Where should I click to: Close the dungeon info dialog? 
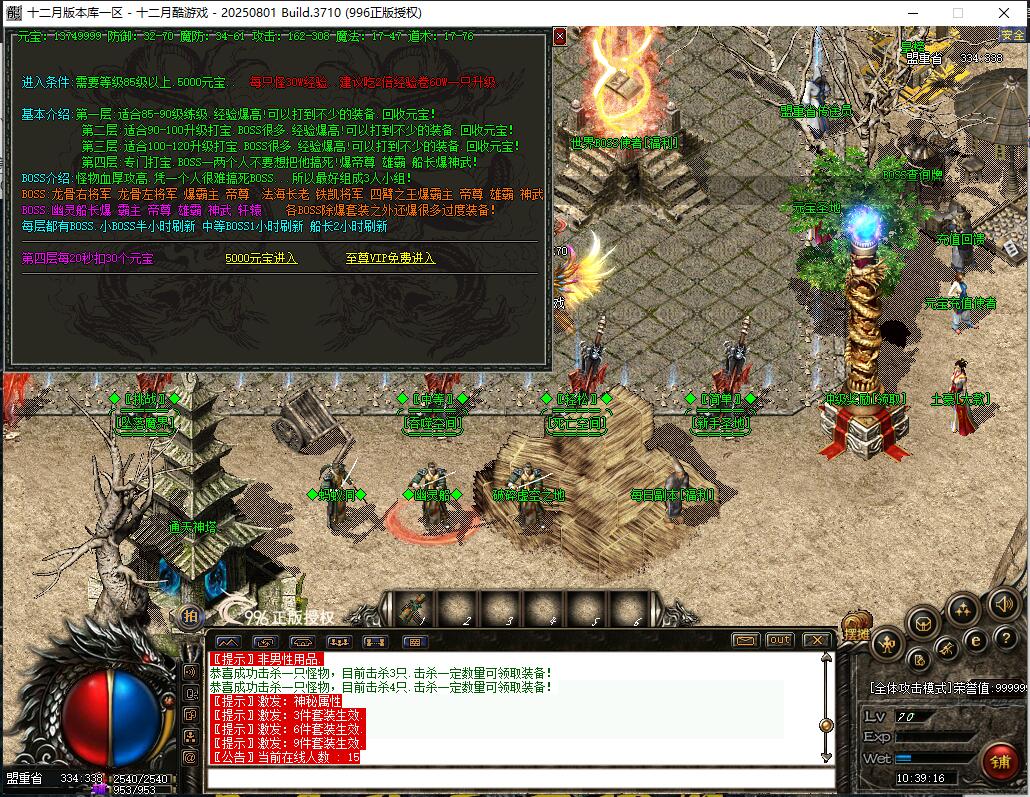pos(559,36)
